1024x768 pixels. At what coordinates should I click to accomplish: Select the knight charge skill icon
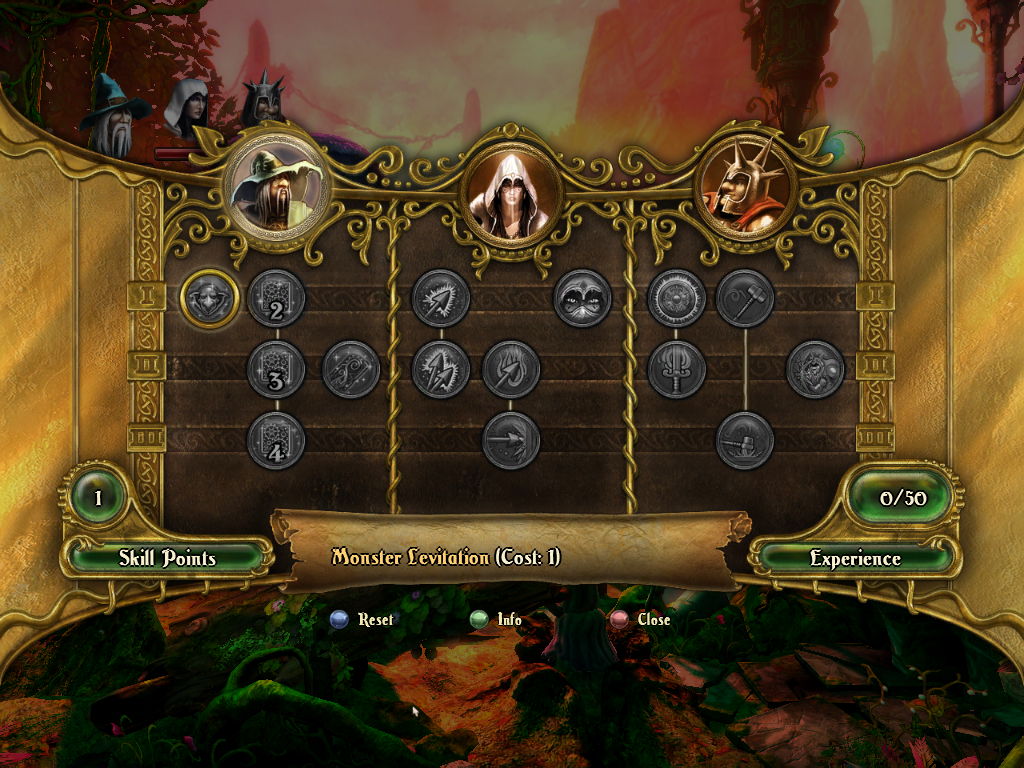click(x=816, y=369)
